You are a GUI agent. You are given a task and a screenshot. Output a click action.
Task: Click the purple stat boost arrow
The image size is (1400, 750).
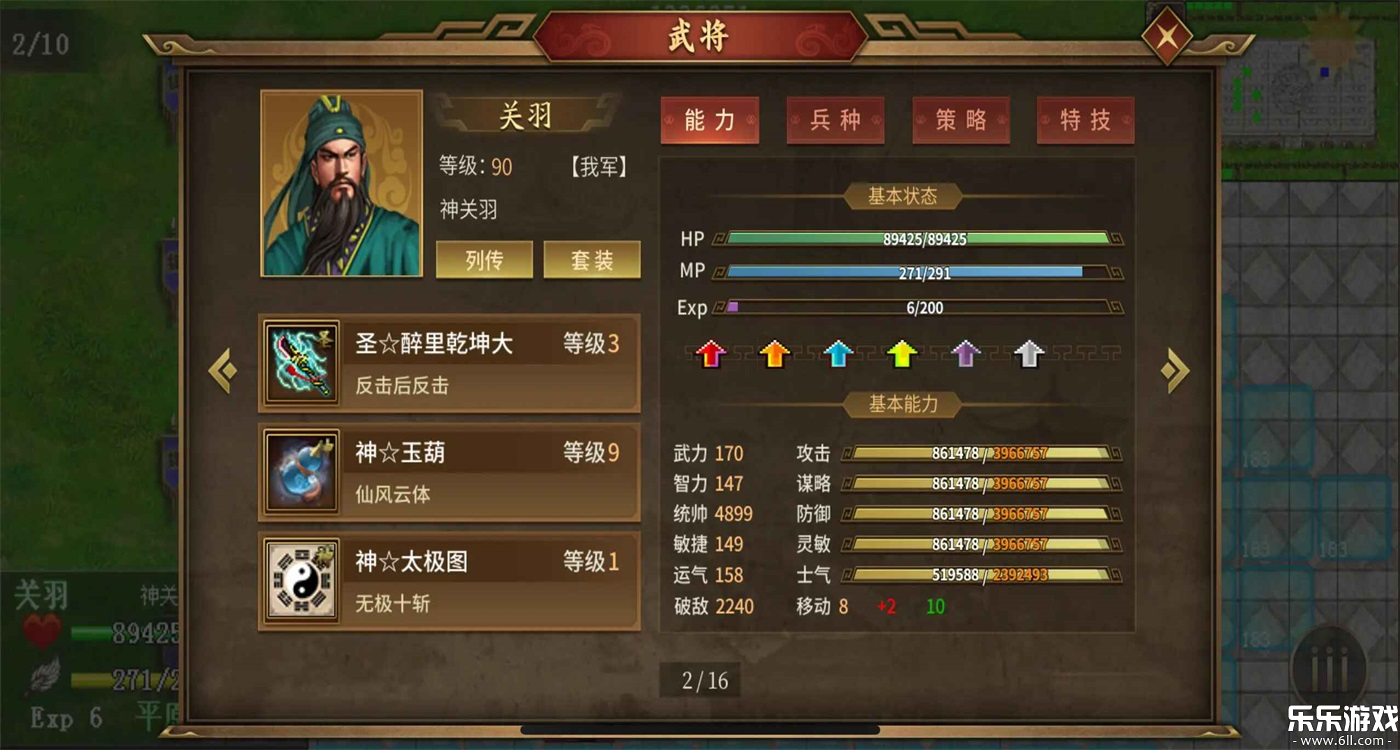click(964, 355)
